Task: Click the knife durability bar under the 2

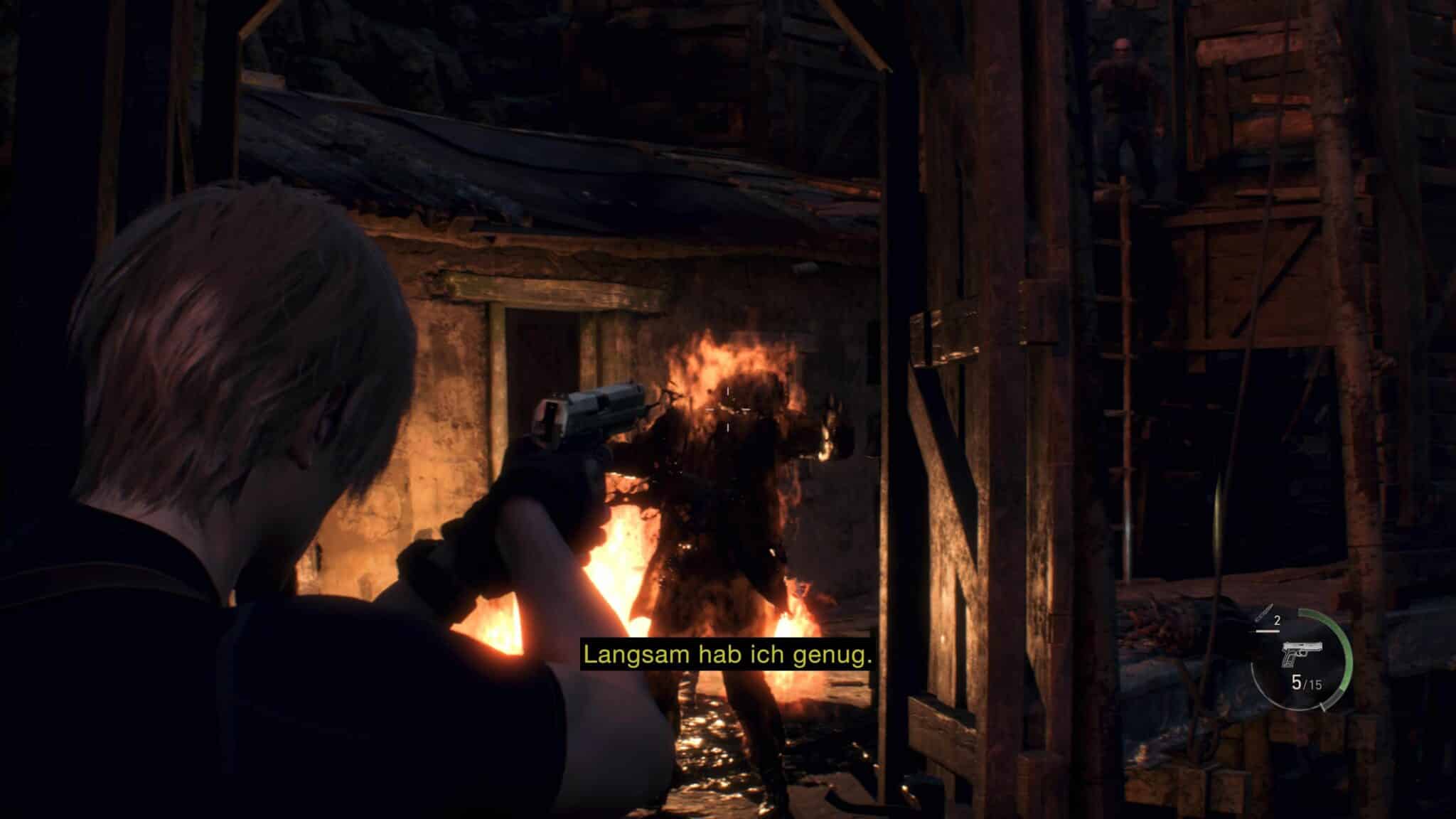Action: [x=1268, y=631]
